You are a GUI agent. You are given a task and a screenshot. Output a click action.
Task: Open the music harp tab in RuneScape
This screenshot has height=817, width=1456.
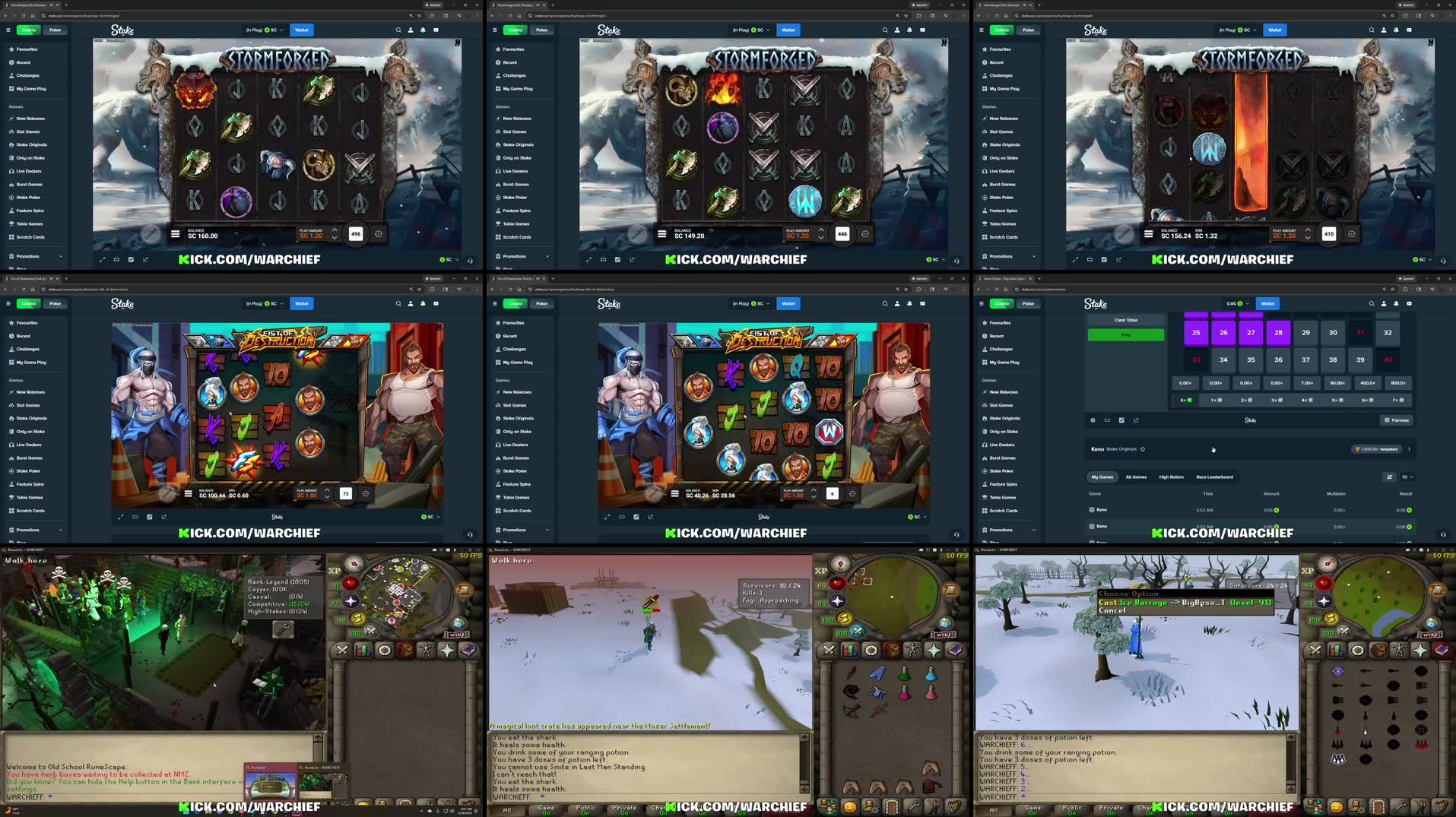pos(1442,805)
